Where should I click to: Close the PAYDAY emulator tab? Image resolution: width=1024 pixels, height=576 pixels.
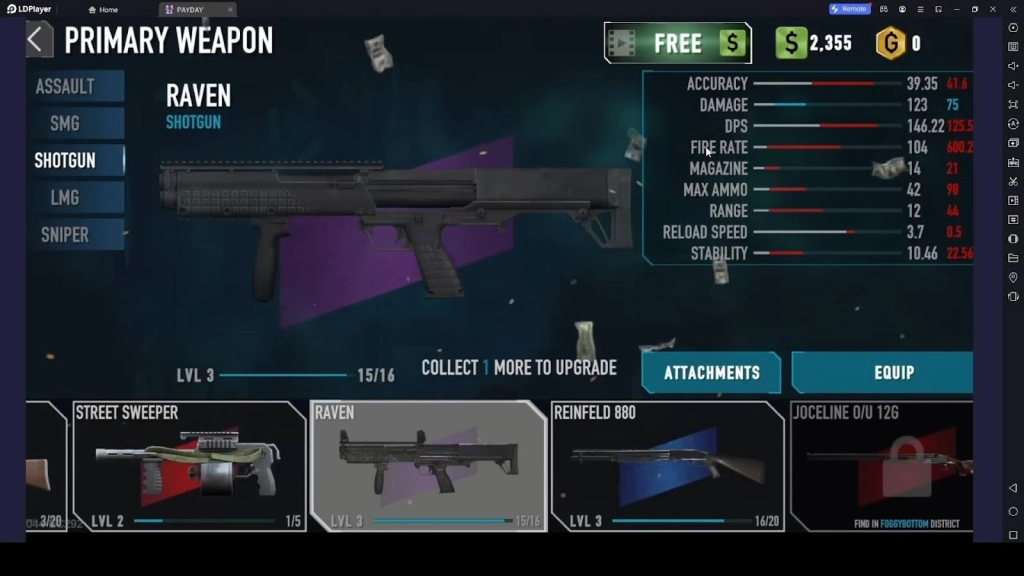point(230,9)
